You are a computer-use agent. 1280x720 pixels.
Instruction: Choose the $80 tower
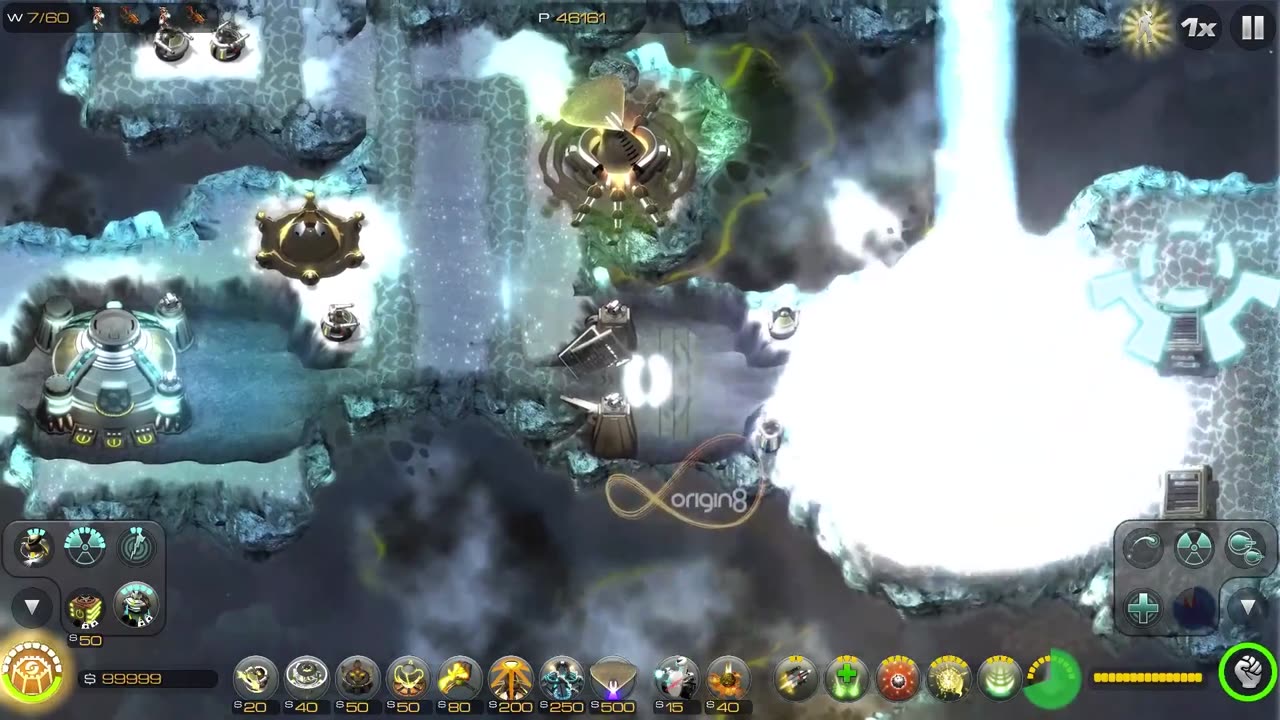point(460,678)
